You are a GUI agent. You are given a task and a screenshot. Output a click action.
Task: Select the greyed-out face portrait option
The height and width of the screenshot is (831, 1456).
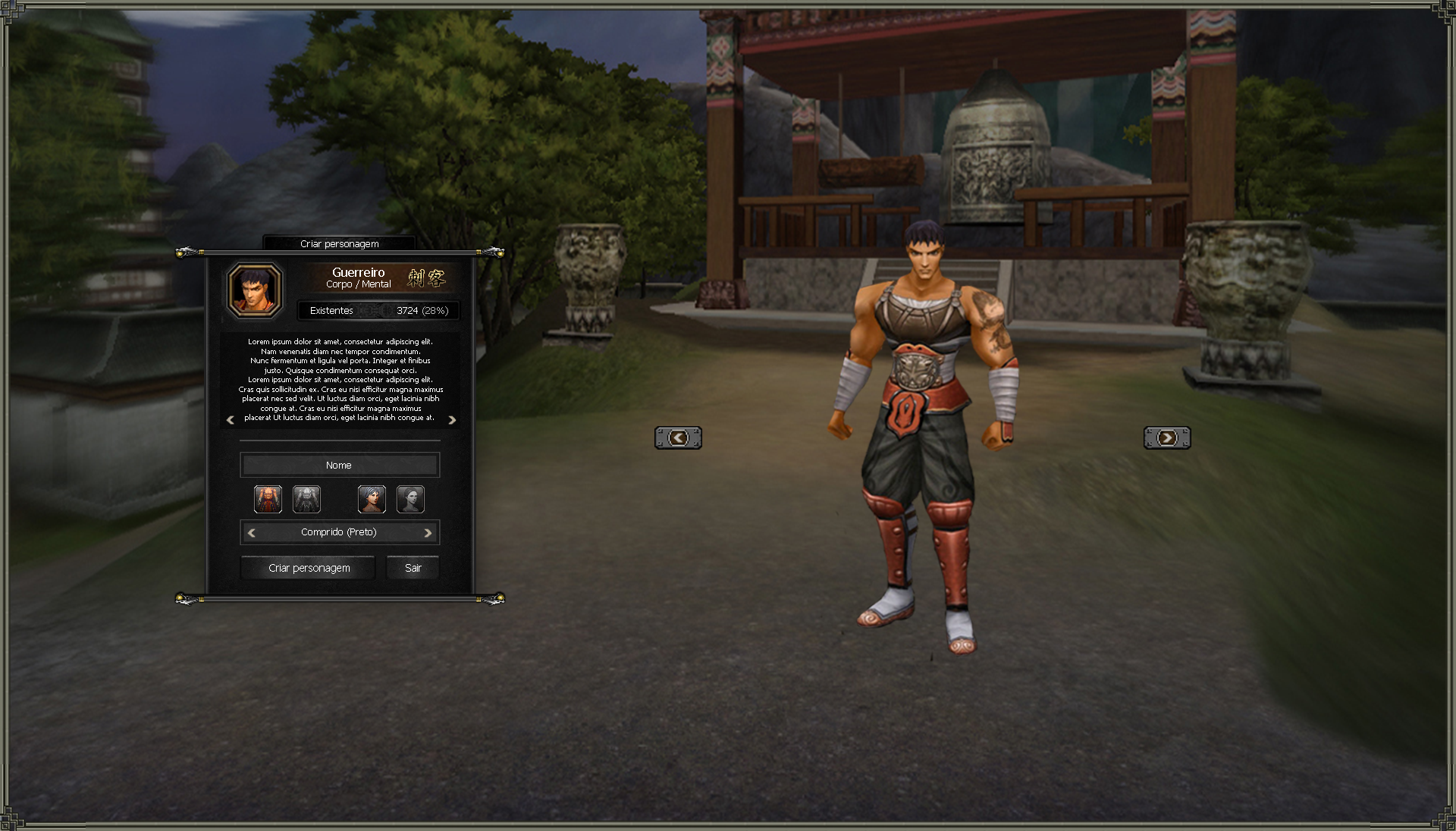[x=410, y=500]
